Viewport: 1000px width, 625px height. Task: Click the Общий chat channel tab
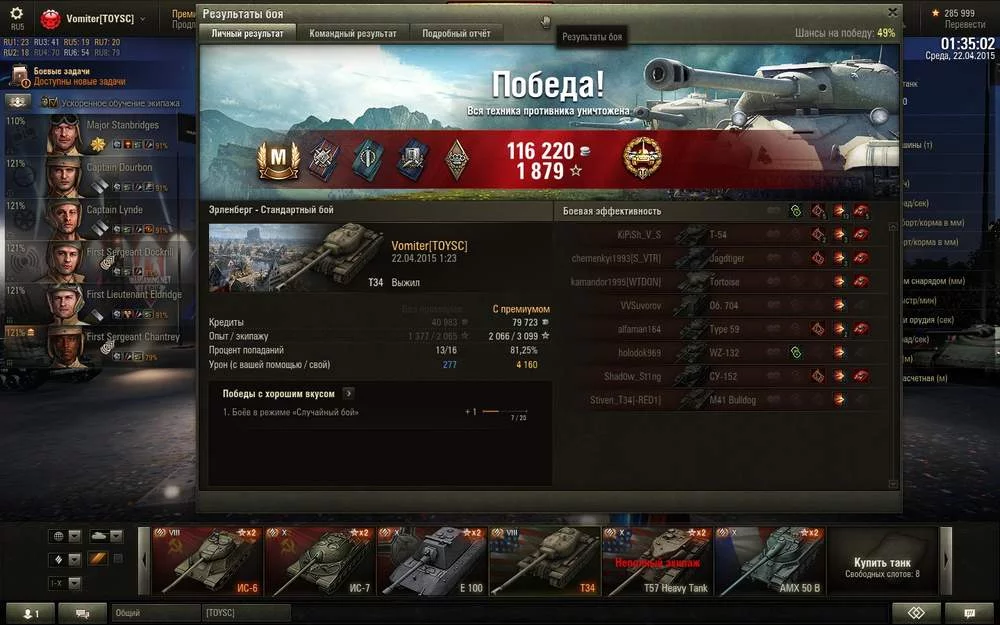pos(155,612)
